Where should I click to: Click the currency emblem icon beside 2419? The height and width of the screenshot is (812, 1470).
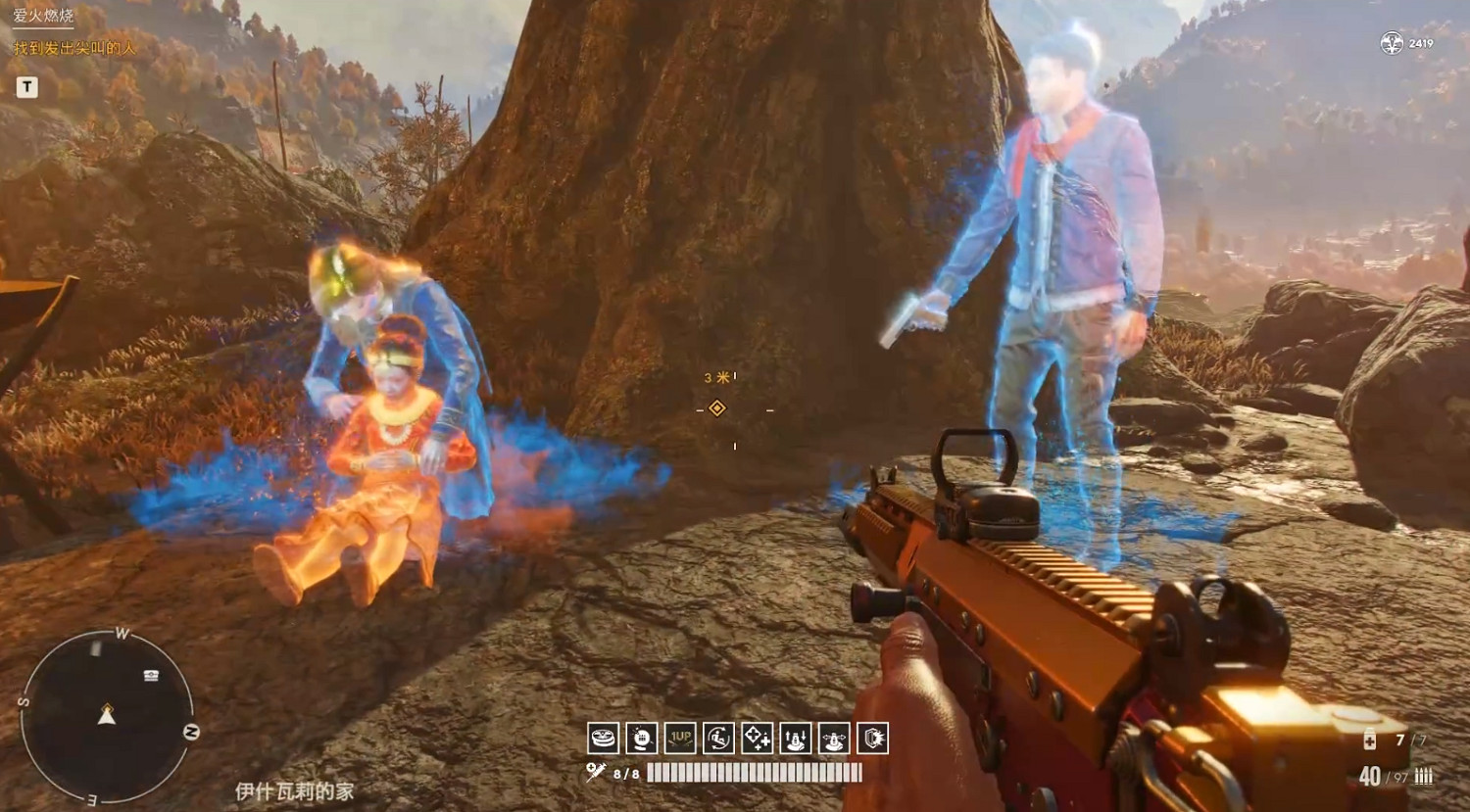[1392, 43]
